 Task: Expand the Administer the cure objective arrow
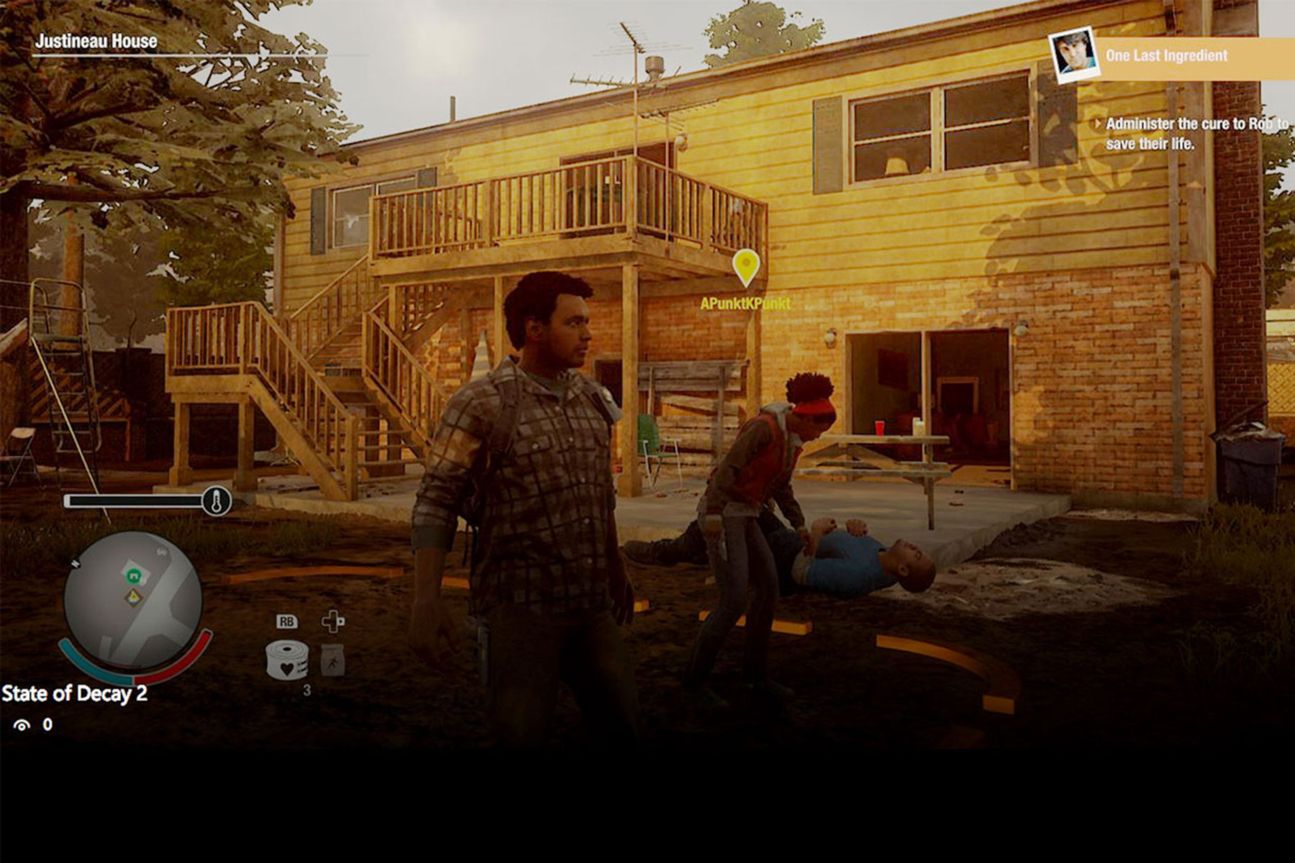tap(1099, 123)
